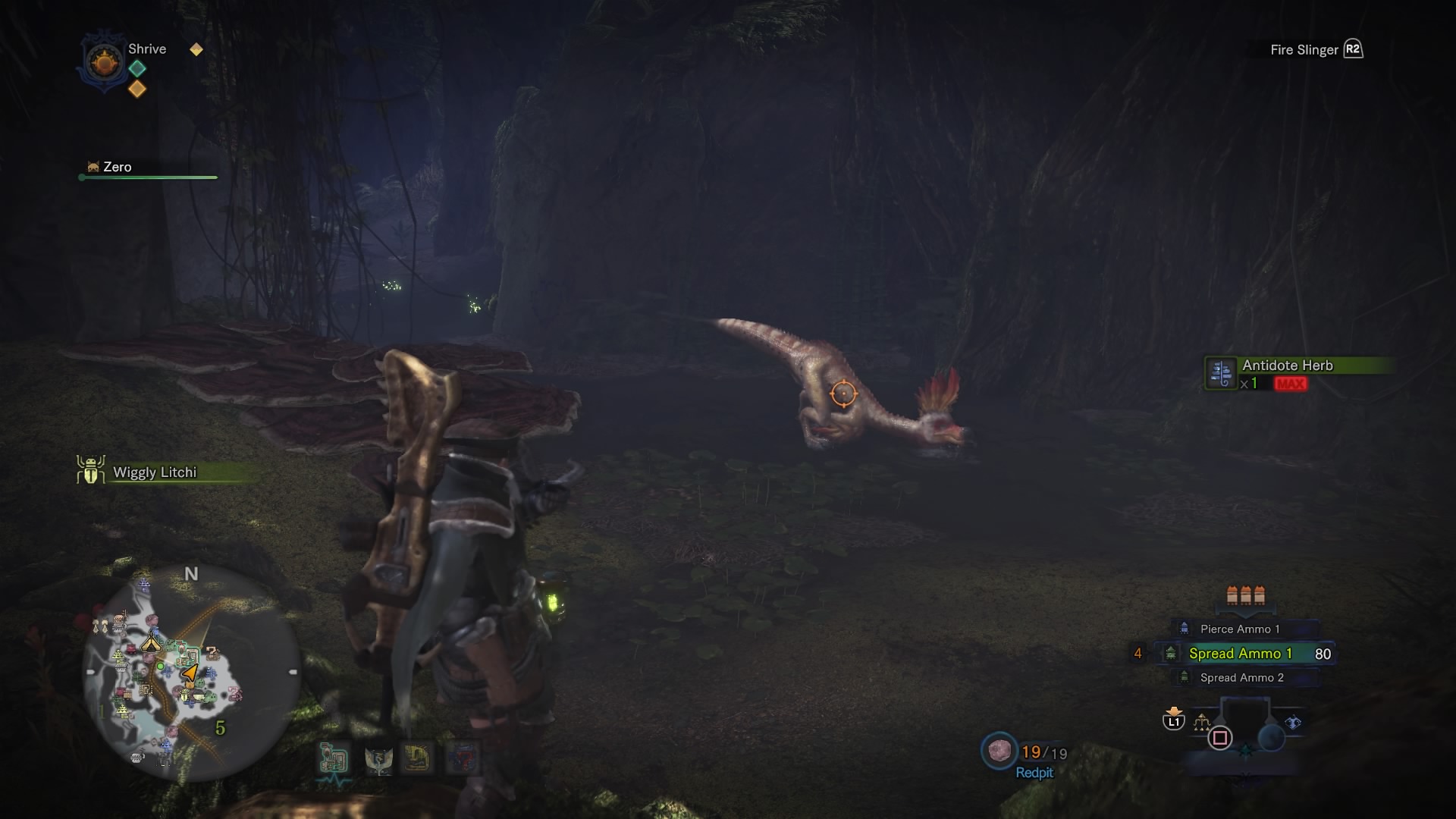This screenshot has width=1456, height=819.
Task: Click the yellow tent camp marker on minimap
Action: pyautogui.click(x=151, y=644)
